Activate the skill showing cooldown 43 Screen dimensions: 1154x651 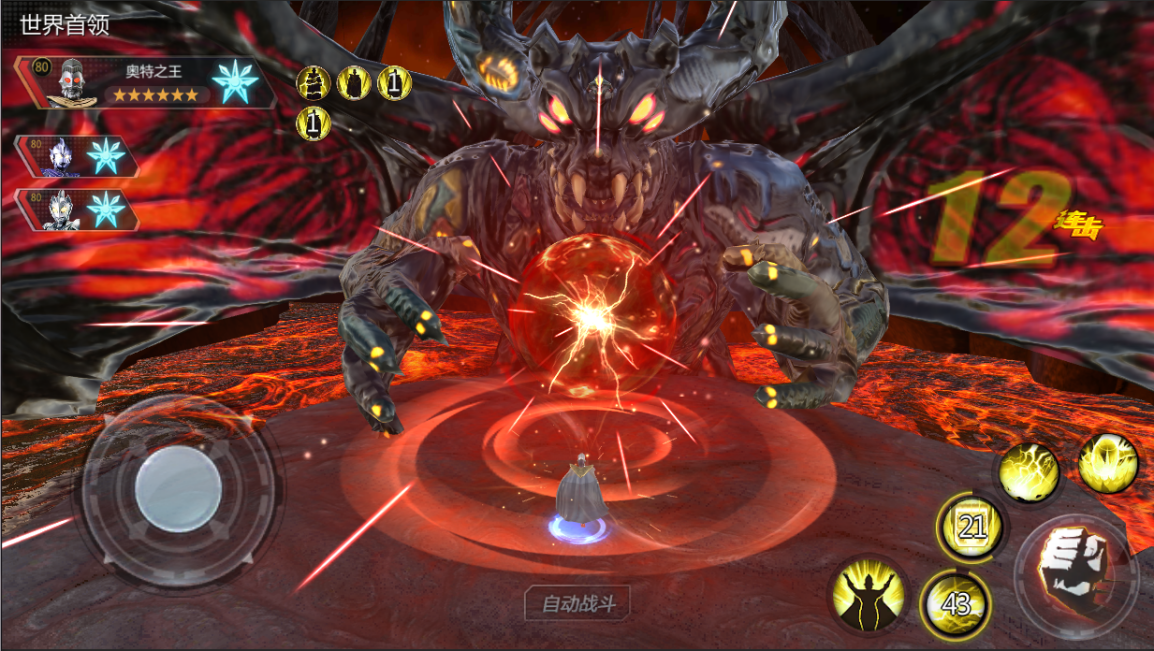955,603
